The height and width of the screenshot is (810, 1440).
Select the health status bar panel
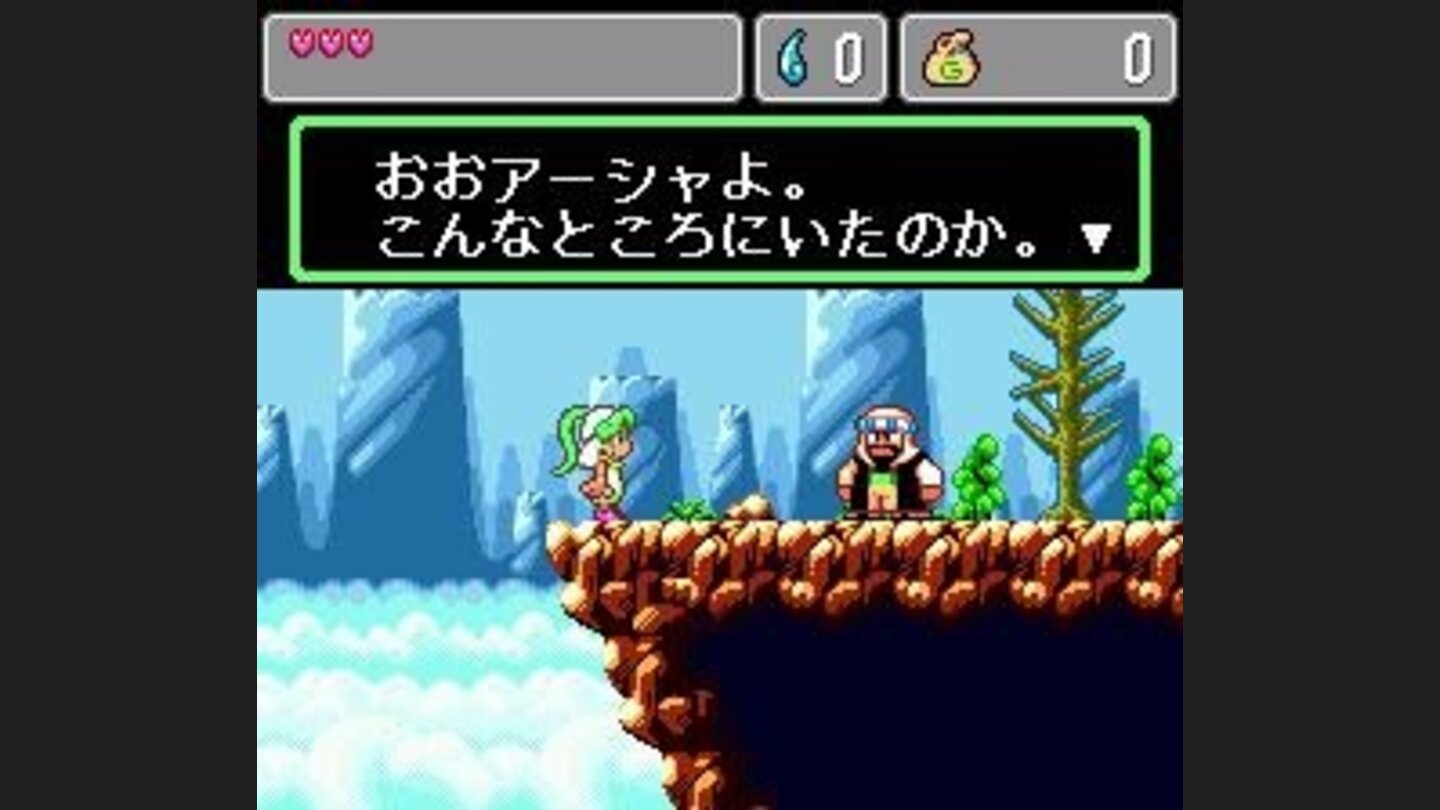pyautogui.click(x=505, y=57)
